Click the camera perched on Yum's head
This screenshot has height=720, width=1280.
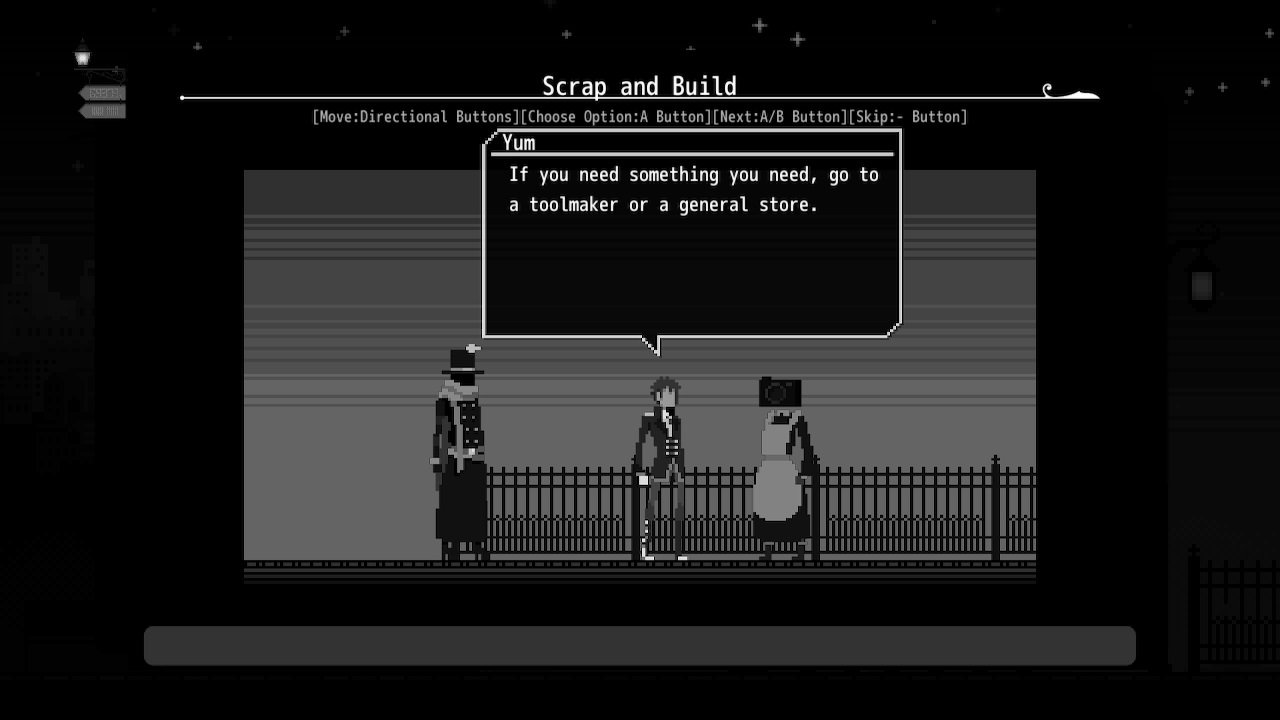pos(778,391)
